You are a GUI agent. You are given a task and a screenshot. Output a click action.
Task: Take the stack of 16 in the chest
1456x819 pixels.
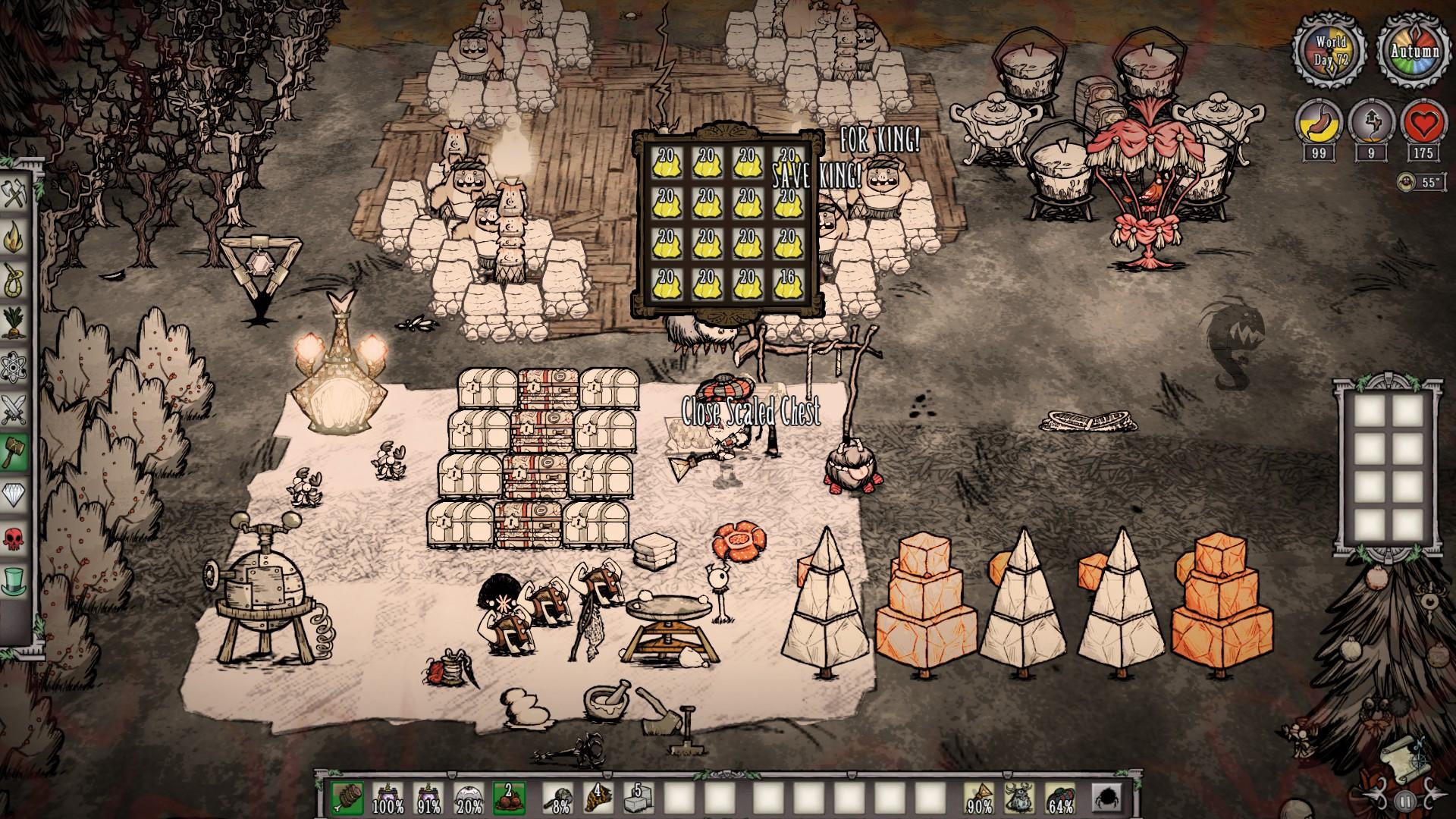pyautogui.click(x=787, y=286)
